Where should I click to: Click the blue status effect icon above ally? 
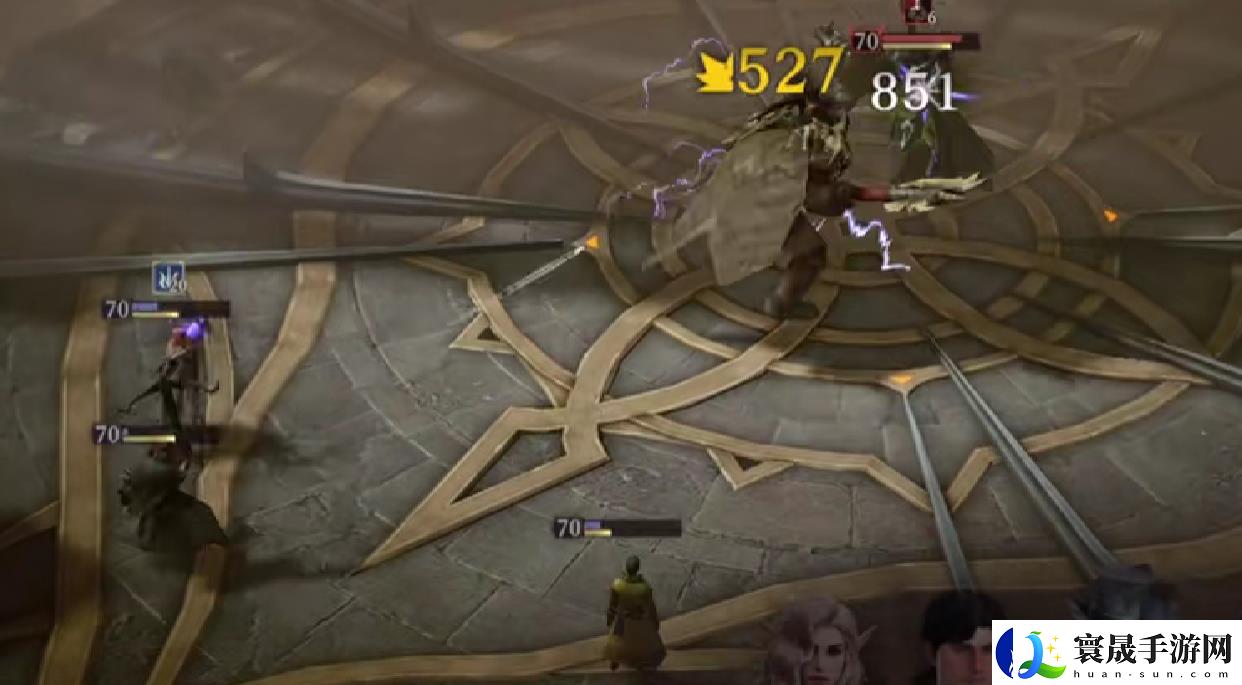[168, 277]
